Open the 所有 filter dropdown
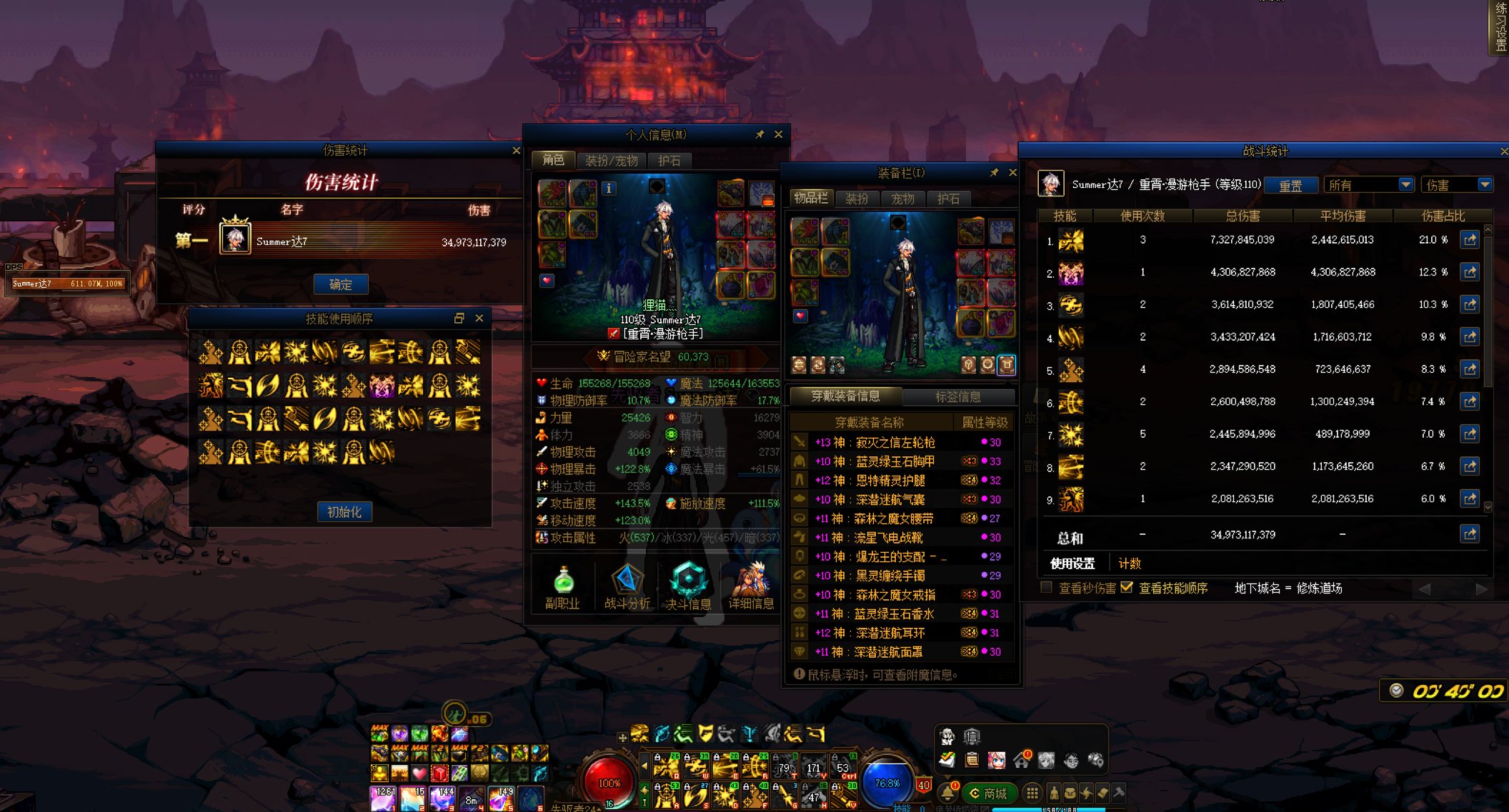This screenshot has height=812, width=1509. tap(1368, 185)
